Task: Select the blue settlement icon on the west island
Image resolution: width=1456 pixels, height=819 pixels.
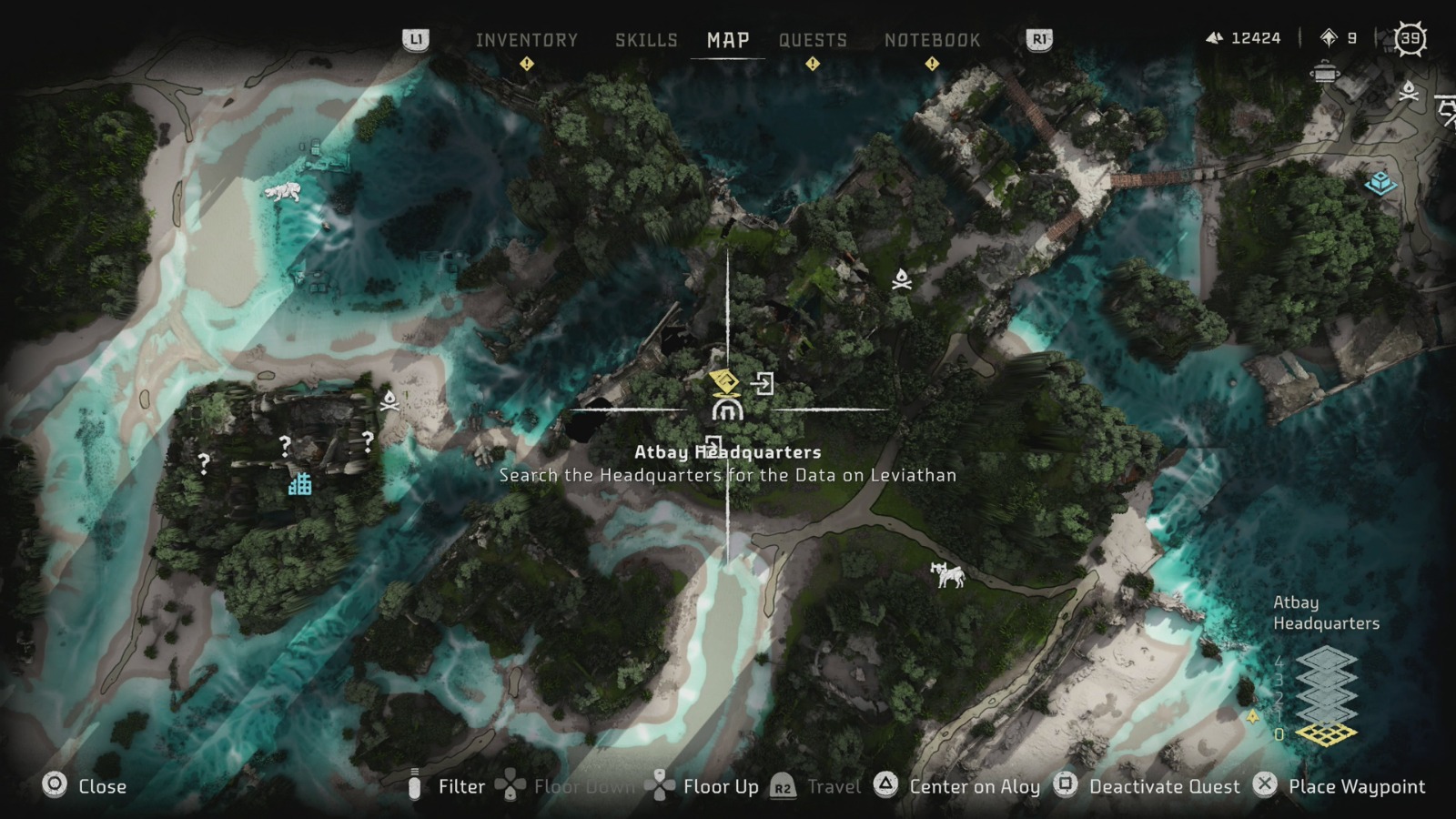Action: 301,486
